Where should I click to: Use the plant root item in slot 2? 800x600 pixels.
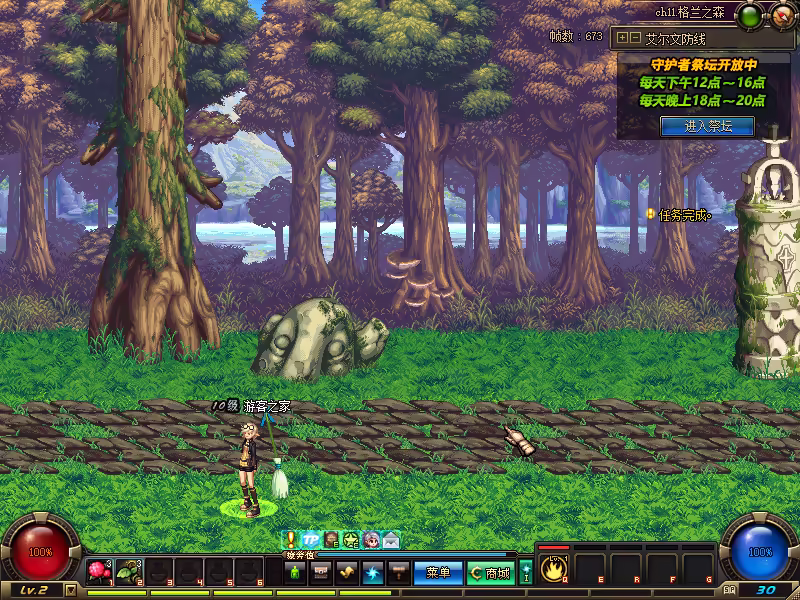pyautogui.click(x=128, y=572)
